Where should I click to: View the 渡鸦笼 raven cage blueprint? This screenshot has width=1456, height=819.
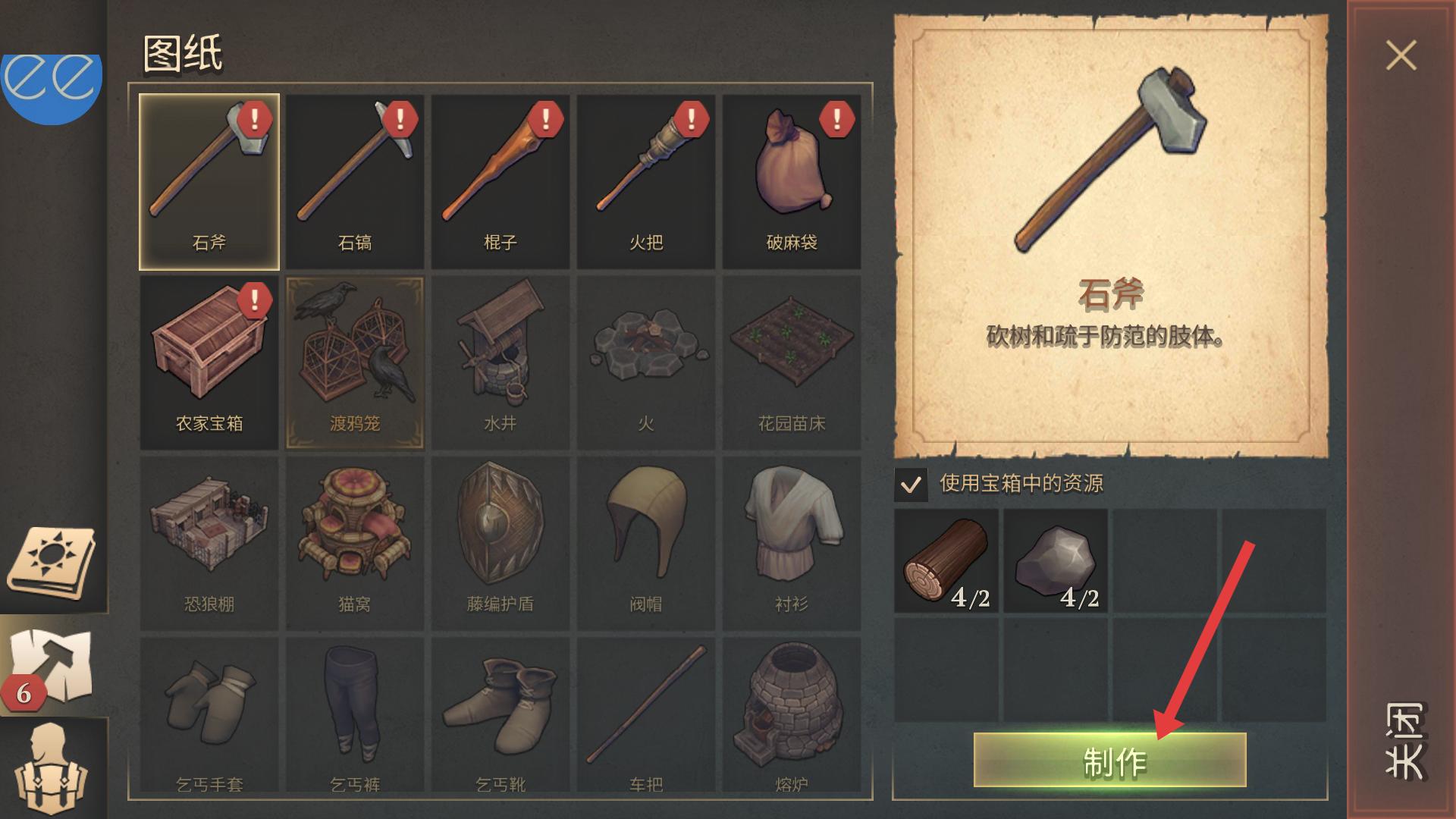355,362
